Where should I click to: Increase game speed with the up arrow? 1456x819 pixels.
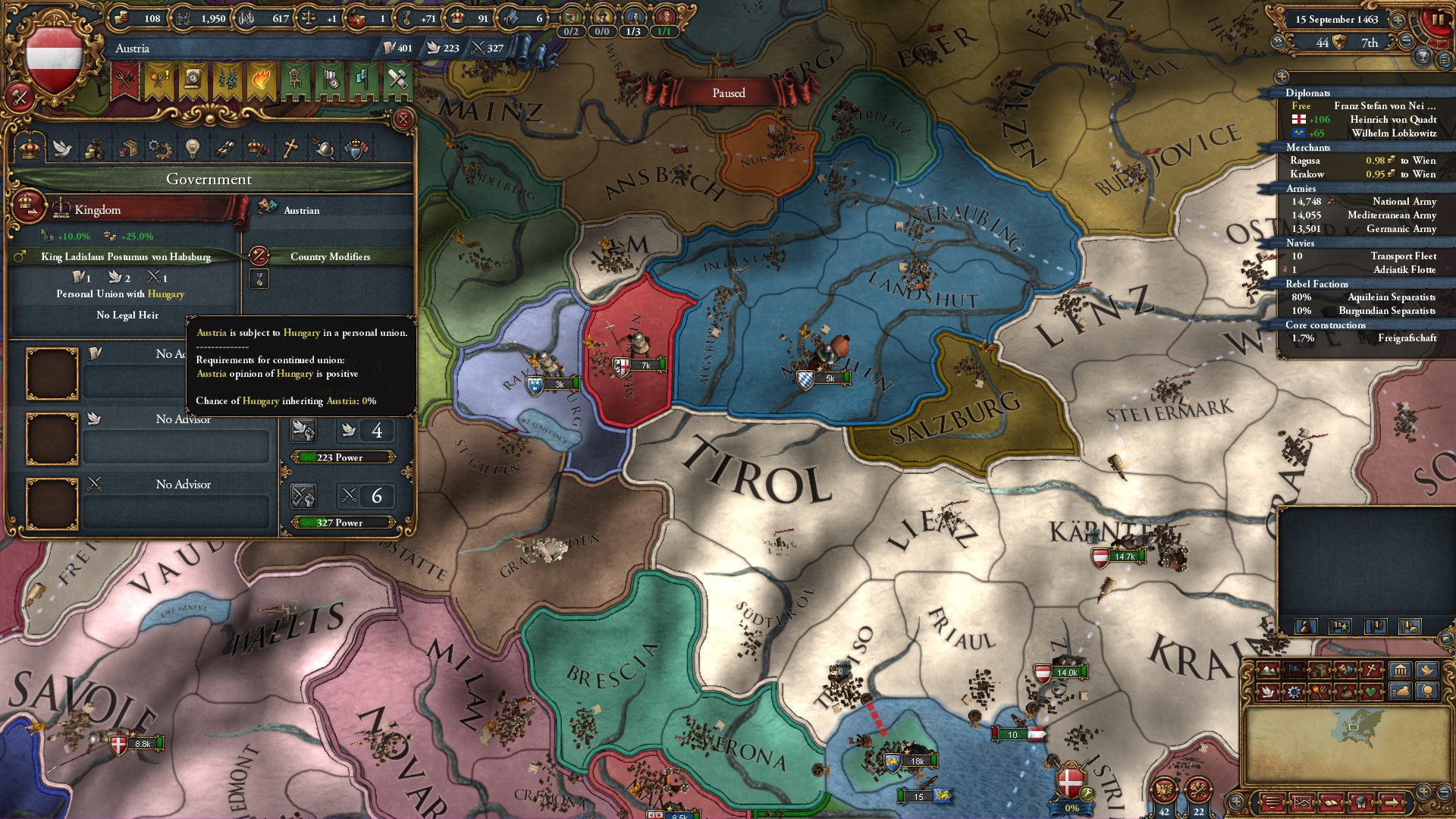point(1398,20)
